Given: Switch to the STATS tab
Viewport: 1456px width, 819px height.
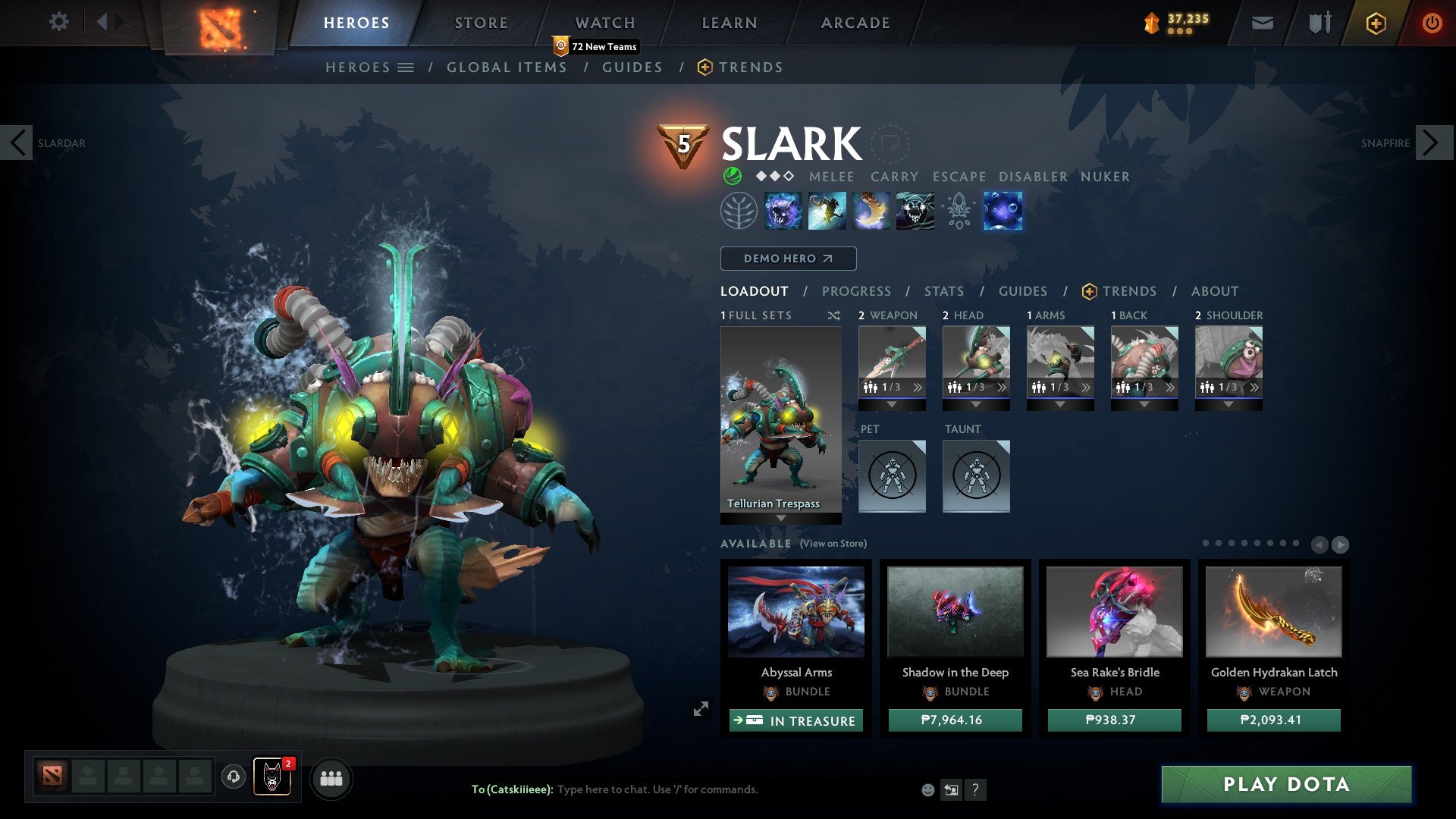Looking at the screenshot, I should [x=943, y=290].
